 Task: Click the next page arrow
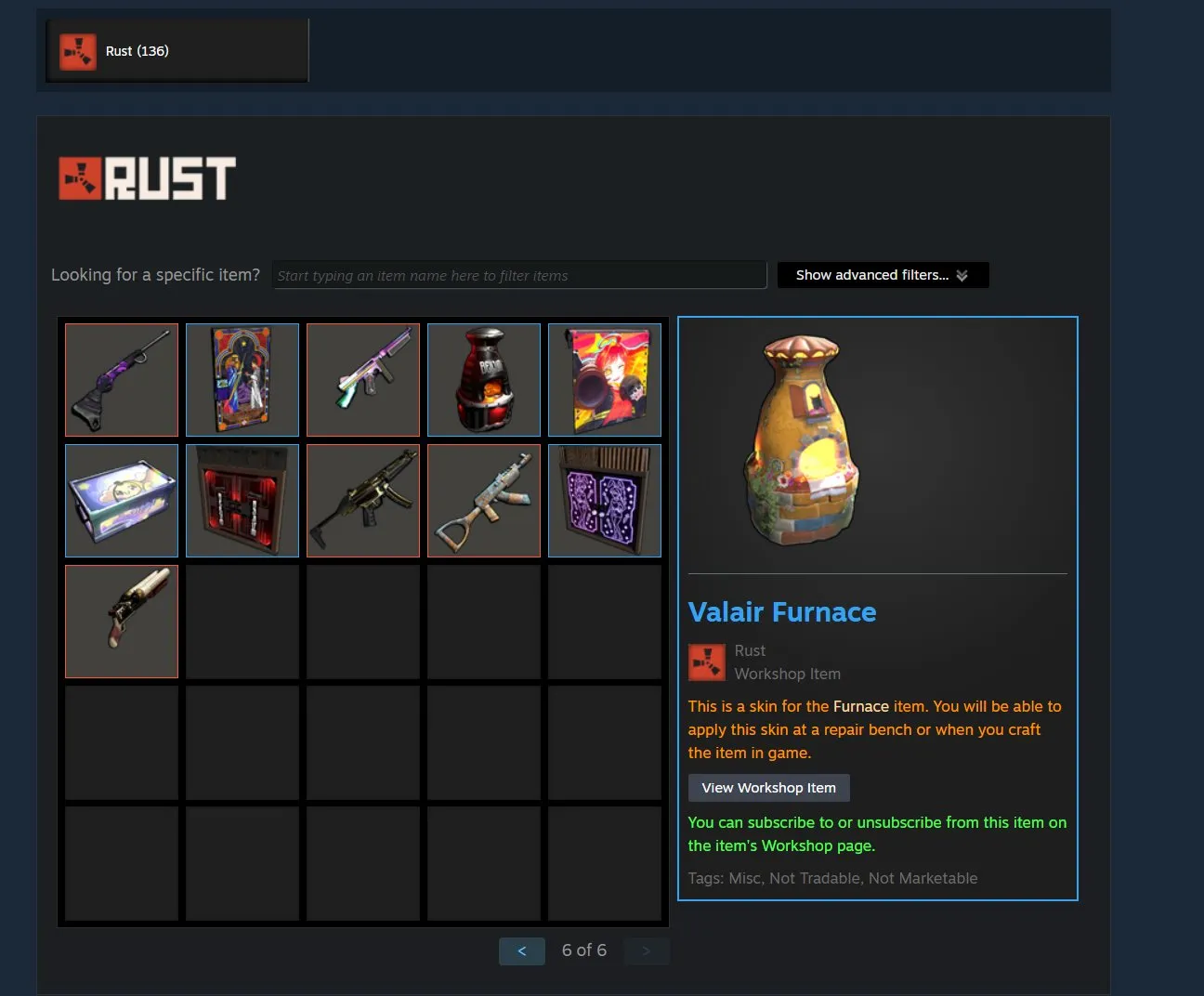(x=647, y=950)
